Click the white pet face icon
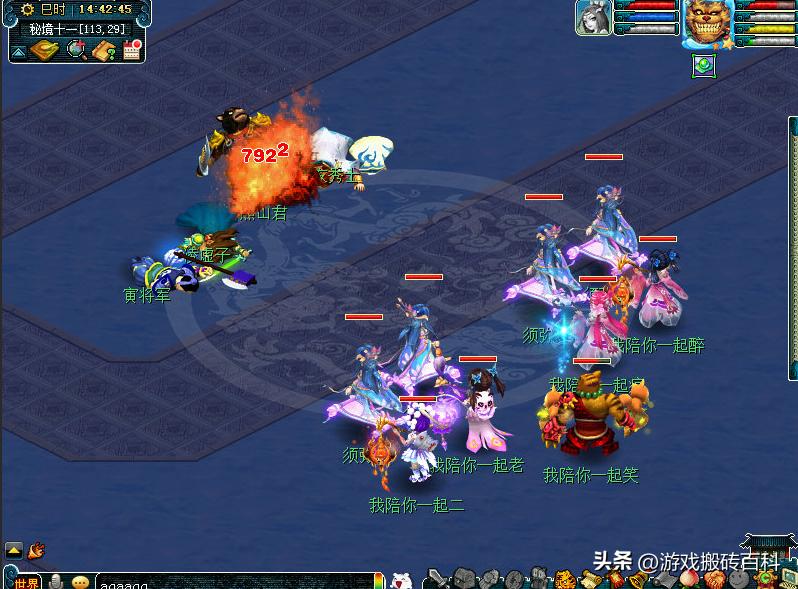This screenshot has height=589, width=798. (400, 580)
